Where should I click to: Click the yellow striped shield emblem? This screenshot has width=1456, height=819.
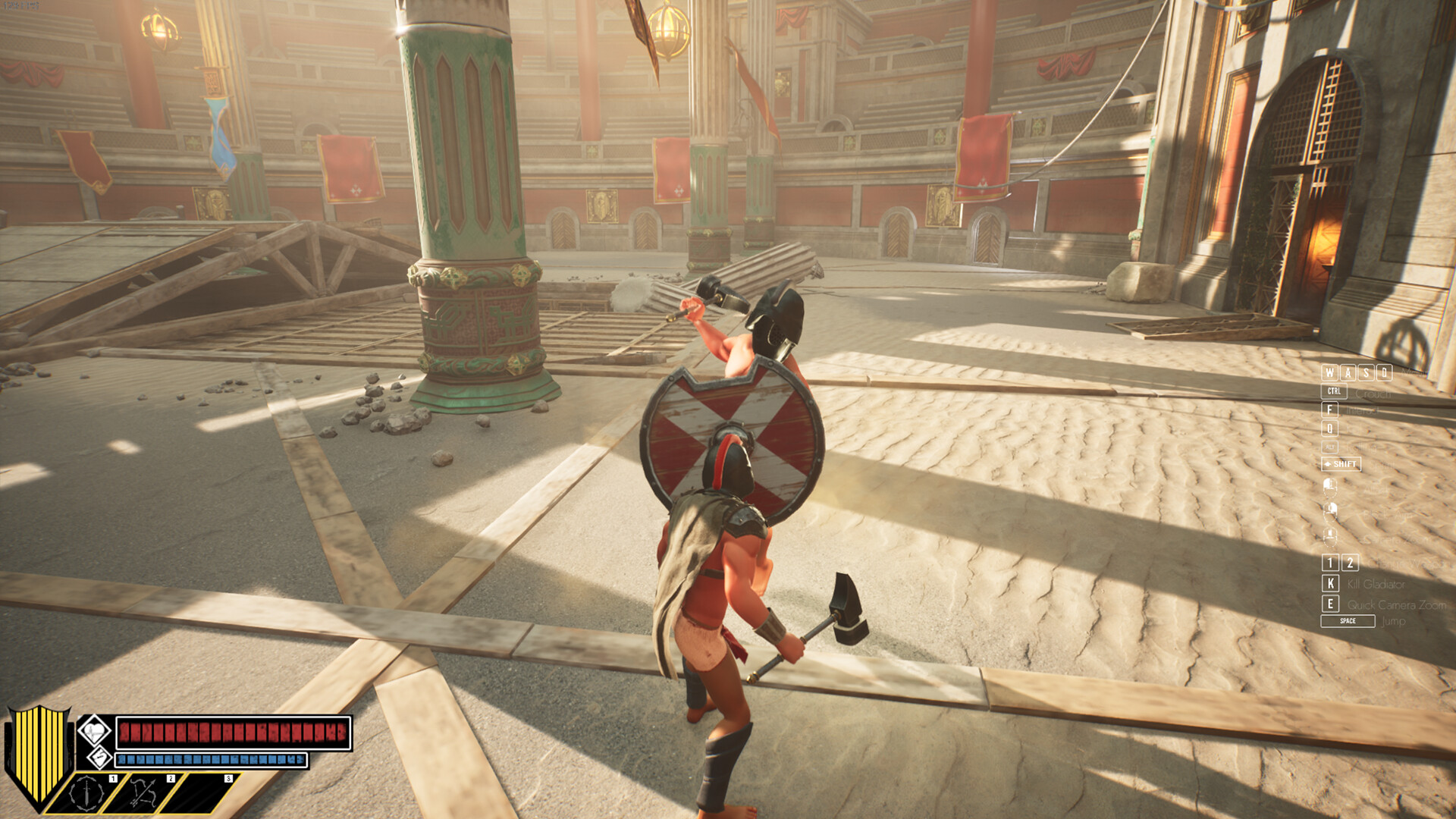38,751
